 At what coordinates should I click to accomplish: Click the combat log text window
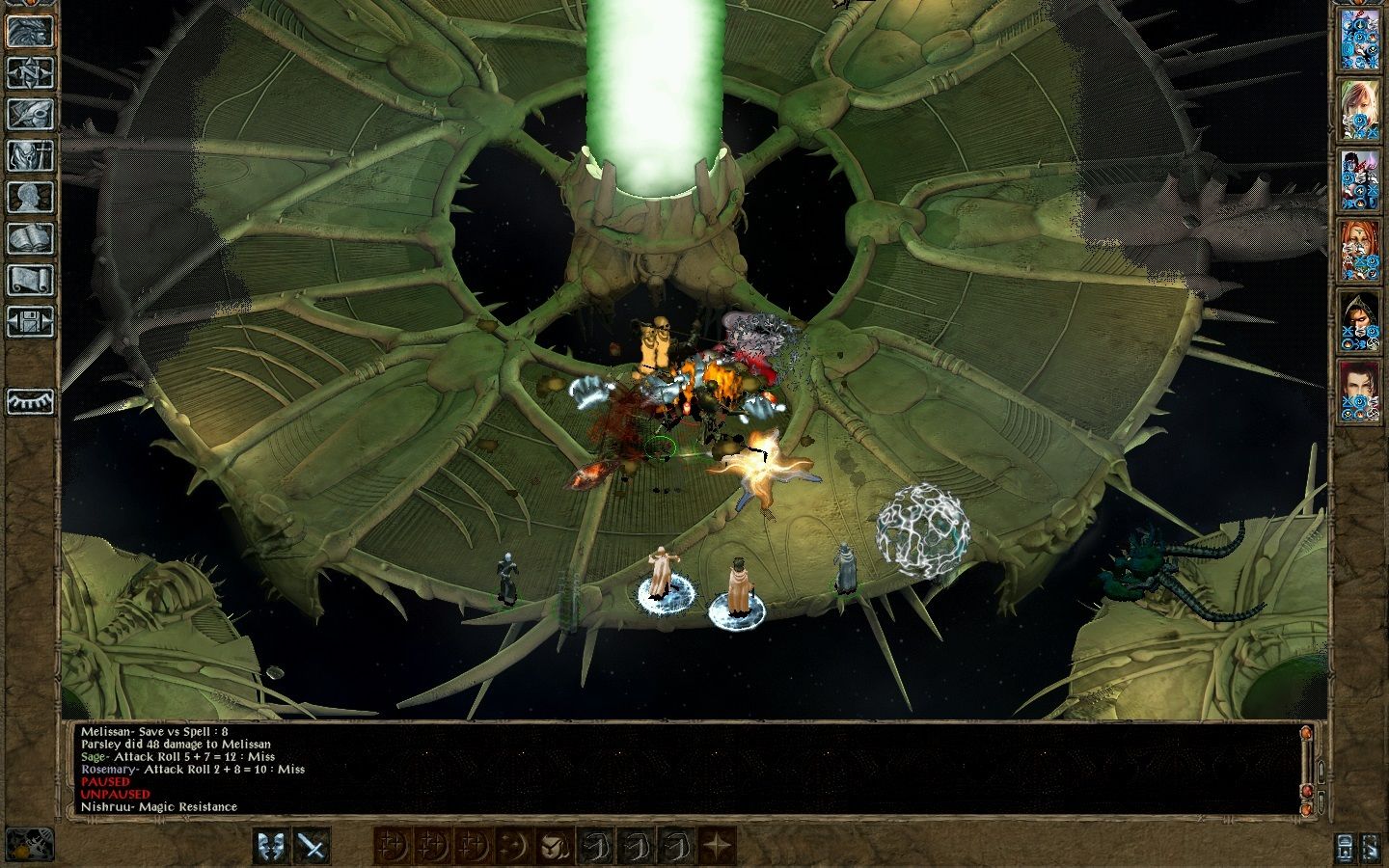675,769
